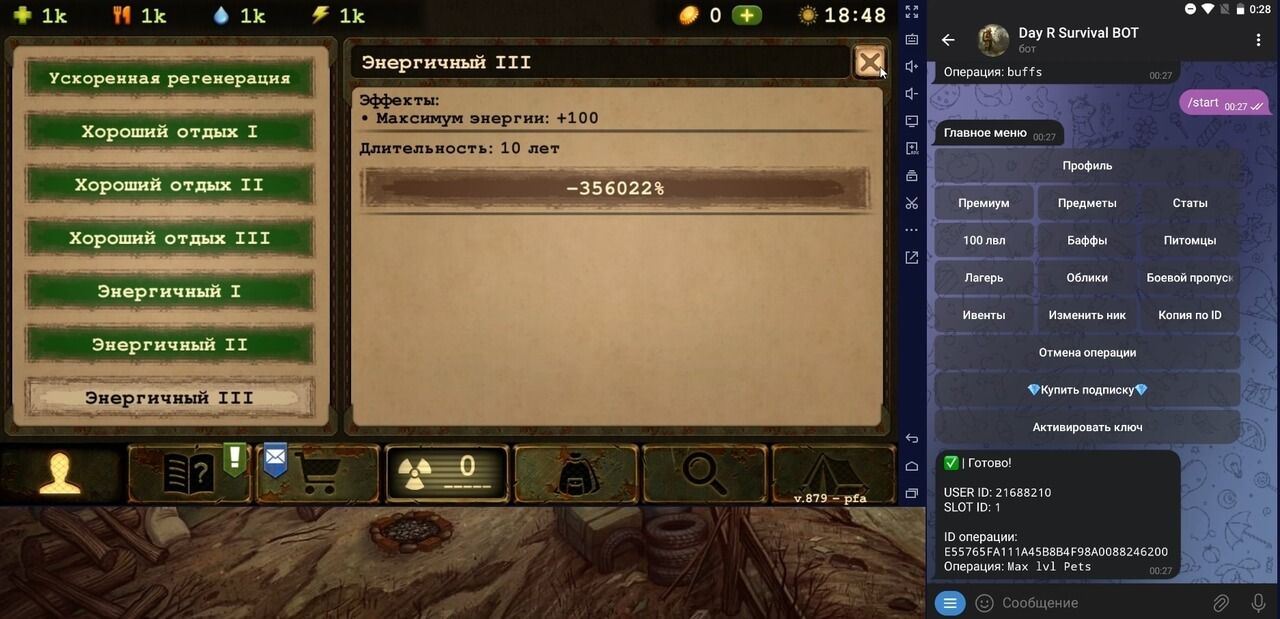Open the backpack inventory
Image resolution: width=1280 pixels, height=619 pixels.
point(576,473)
